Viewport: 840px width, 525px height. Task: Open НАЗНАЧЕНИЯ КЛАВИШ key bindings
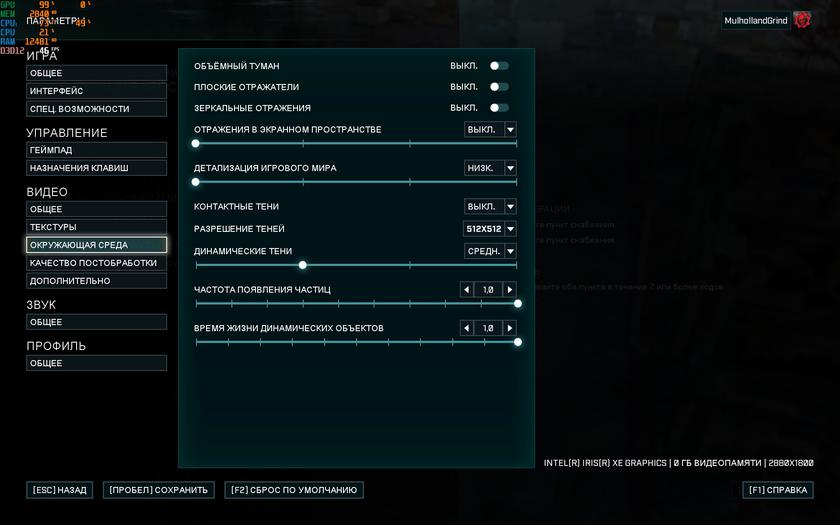[x=96, y=168]
